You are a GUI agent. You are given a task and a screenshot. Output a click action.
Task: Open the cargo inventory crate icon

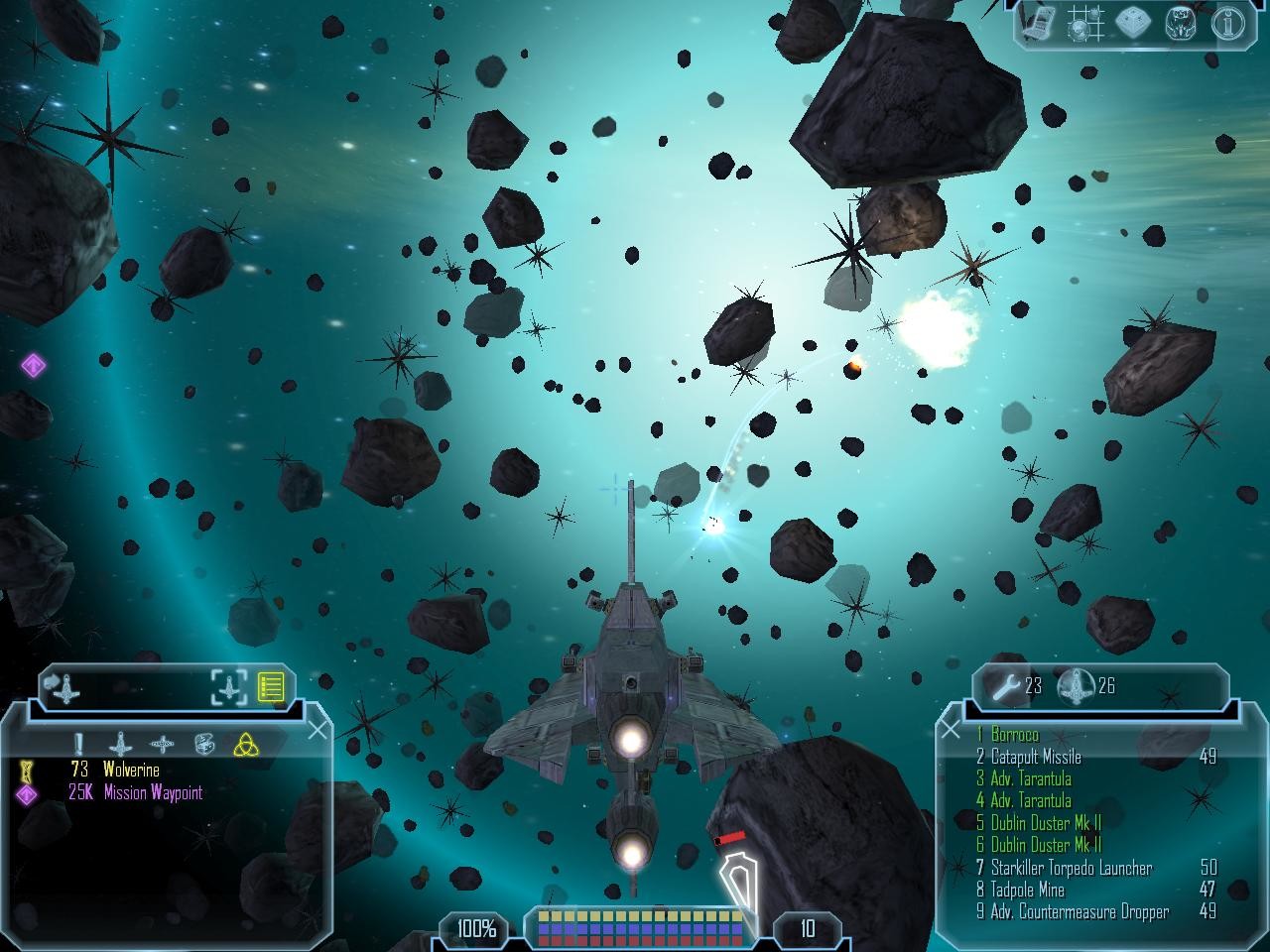1133,24
